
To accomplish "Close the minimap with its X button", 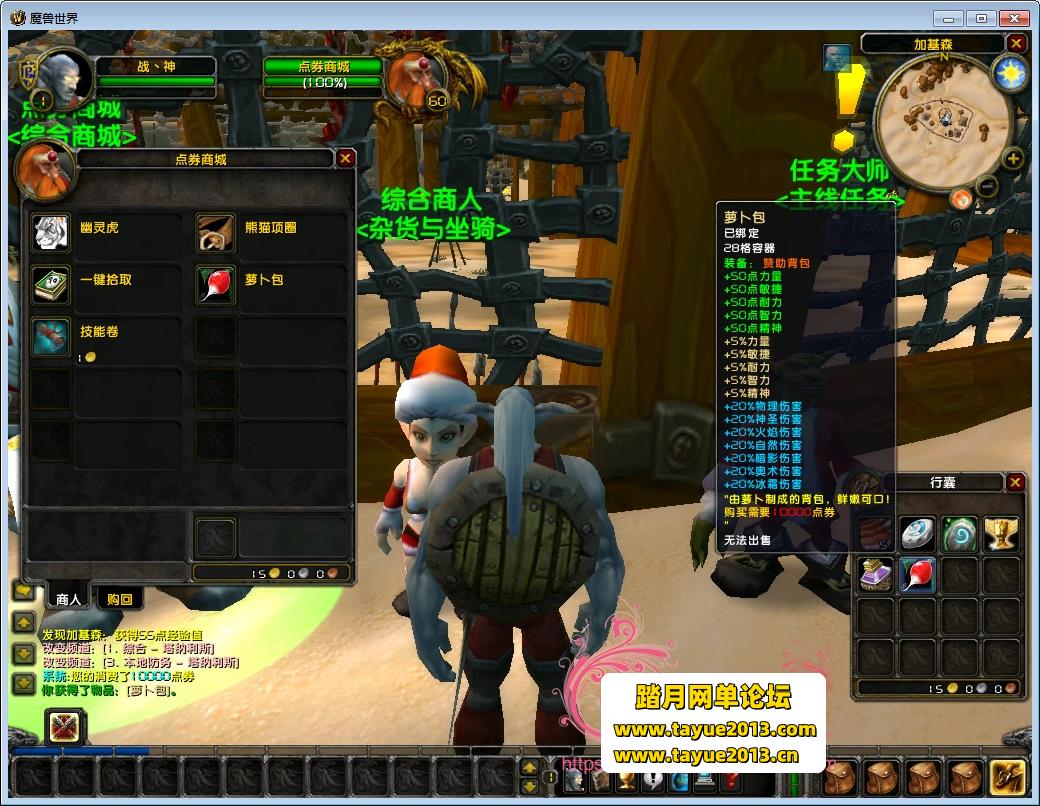I will [1016, 43].
